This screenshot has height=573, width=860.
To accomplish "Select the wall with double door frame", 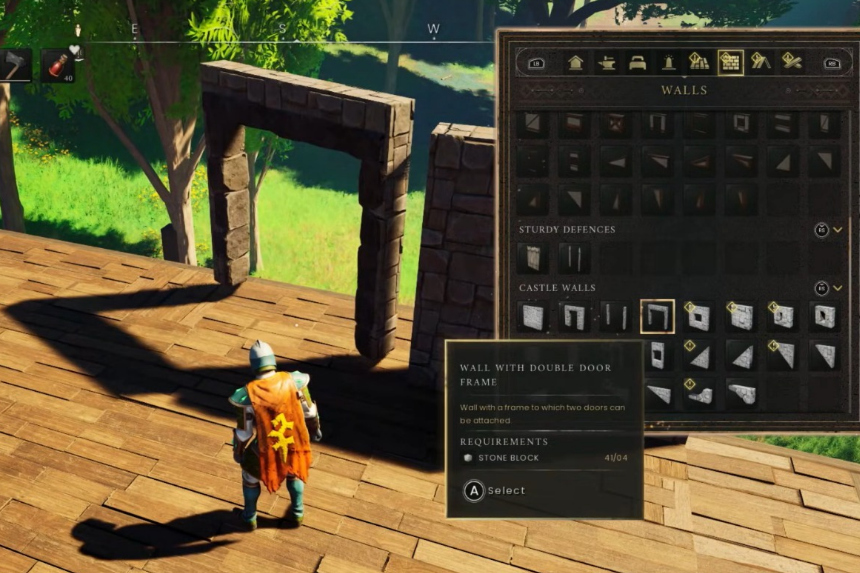I will click(657, 316).
